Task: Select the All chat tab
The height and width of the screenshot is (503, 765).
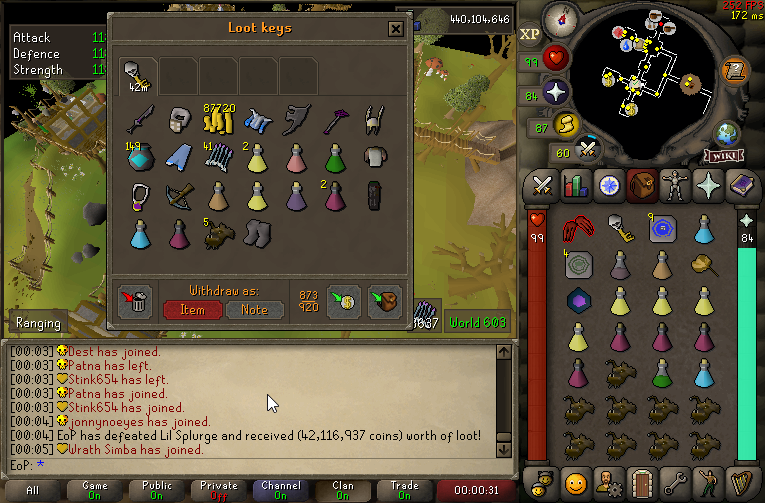Action: pos(33,490)
